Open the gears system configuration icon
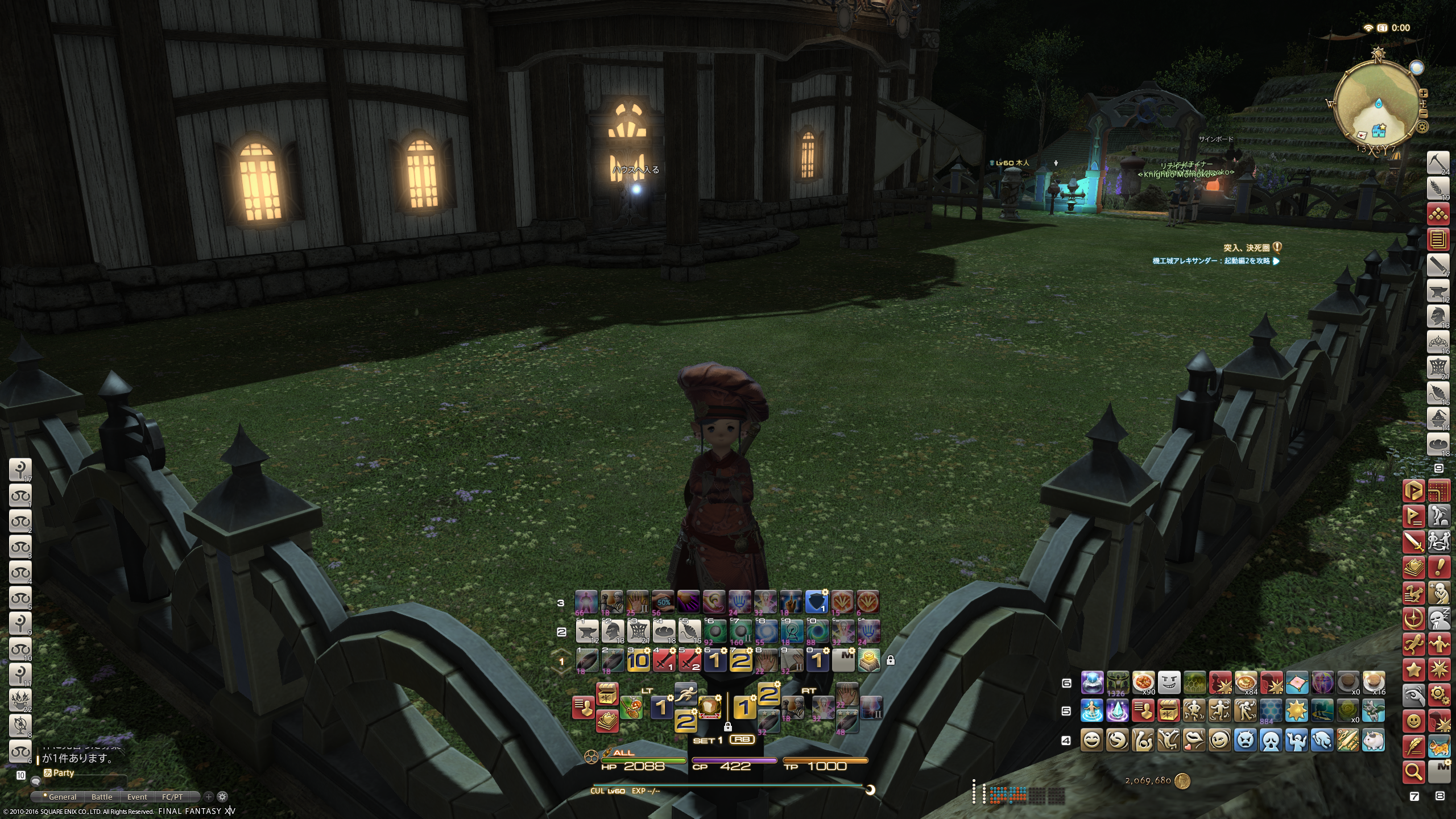 (x=1438, y=694)
